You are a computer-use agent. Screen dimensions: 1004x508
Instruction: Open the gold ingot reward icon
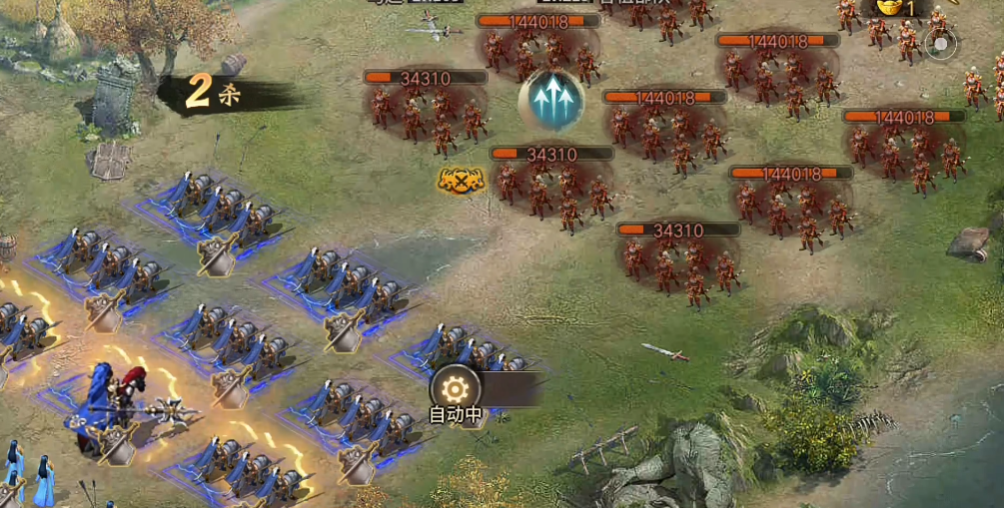[888, 7]
